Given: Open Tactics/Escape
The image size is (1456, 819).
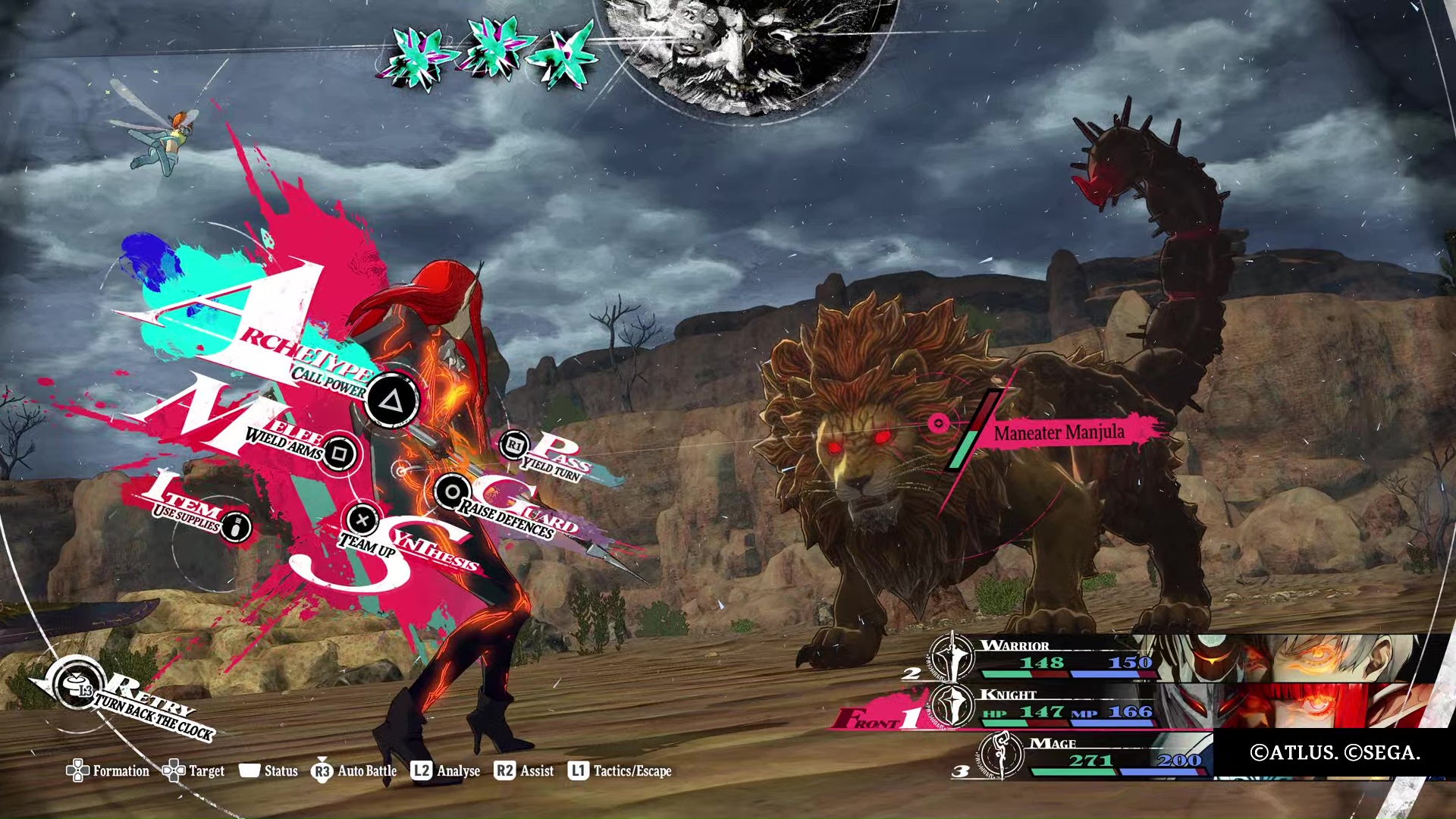Looking at the screenshot, I should [620, 771].
